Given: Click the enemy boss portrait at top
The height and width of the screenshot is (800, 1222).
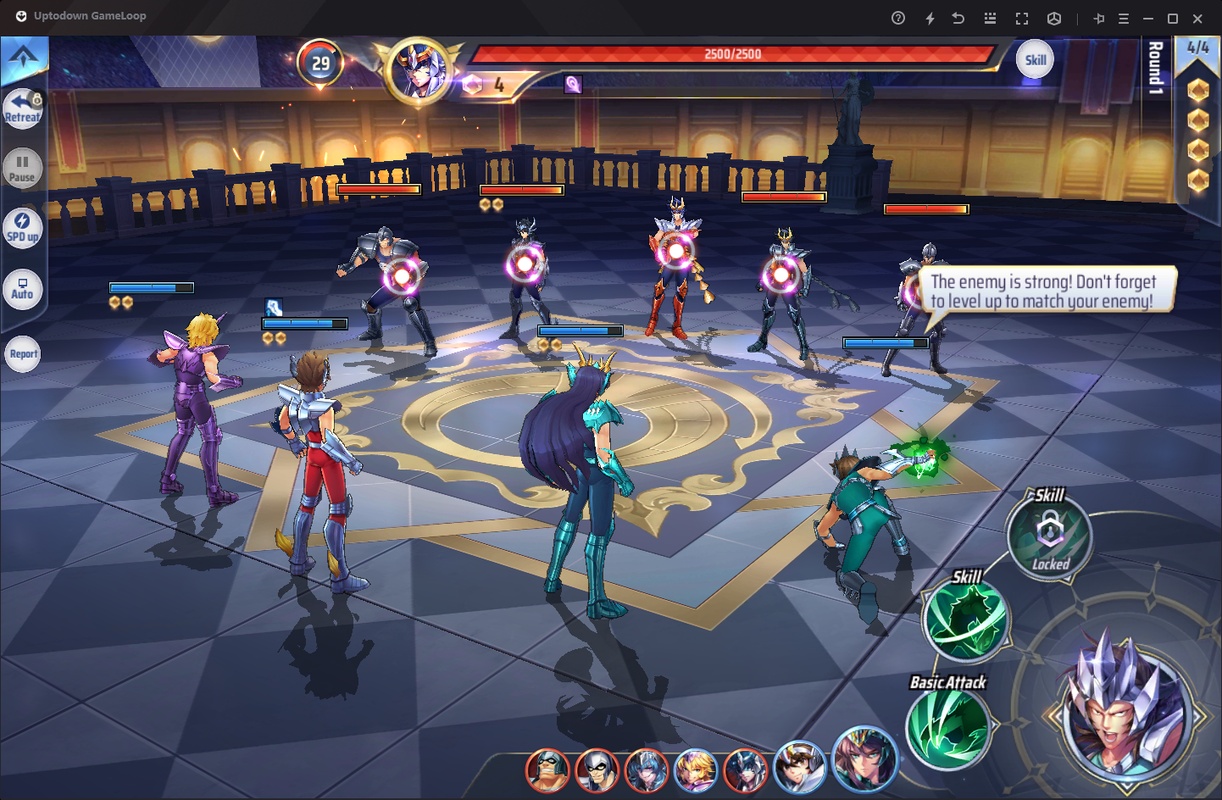Looking at the screenshot, I should 416,70.
